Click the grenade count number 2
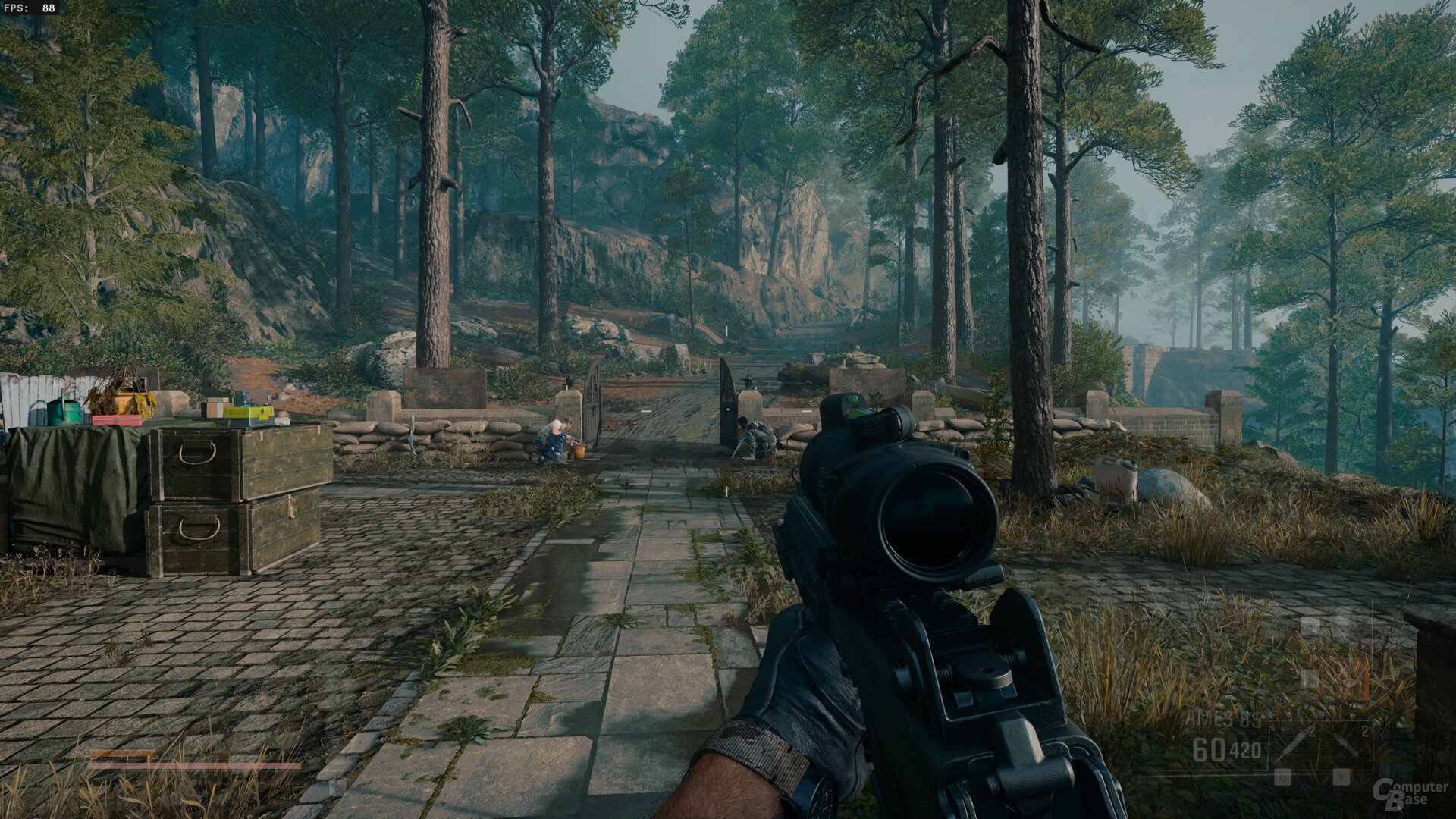 coord(1310,732)
